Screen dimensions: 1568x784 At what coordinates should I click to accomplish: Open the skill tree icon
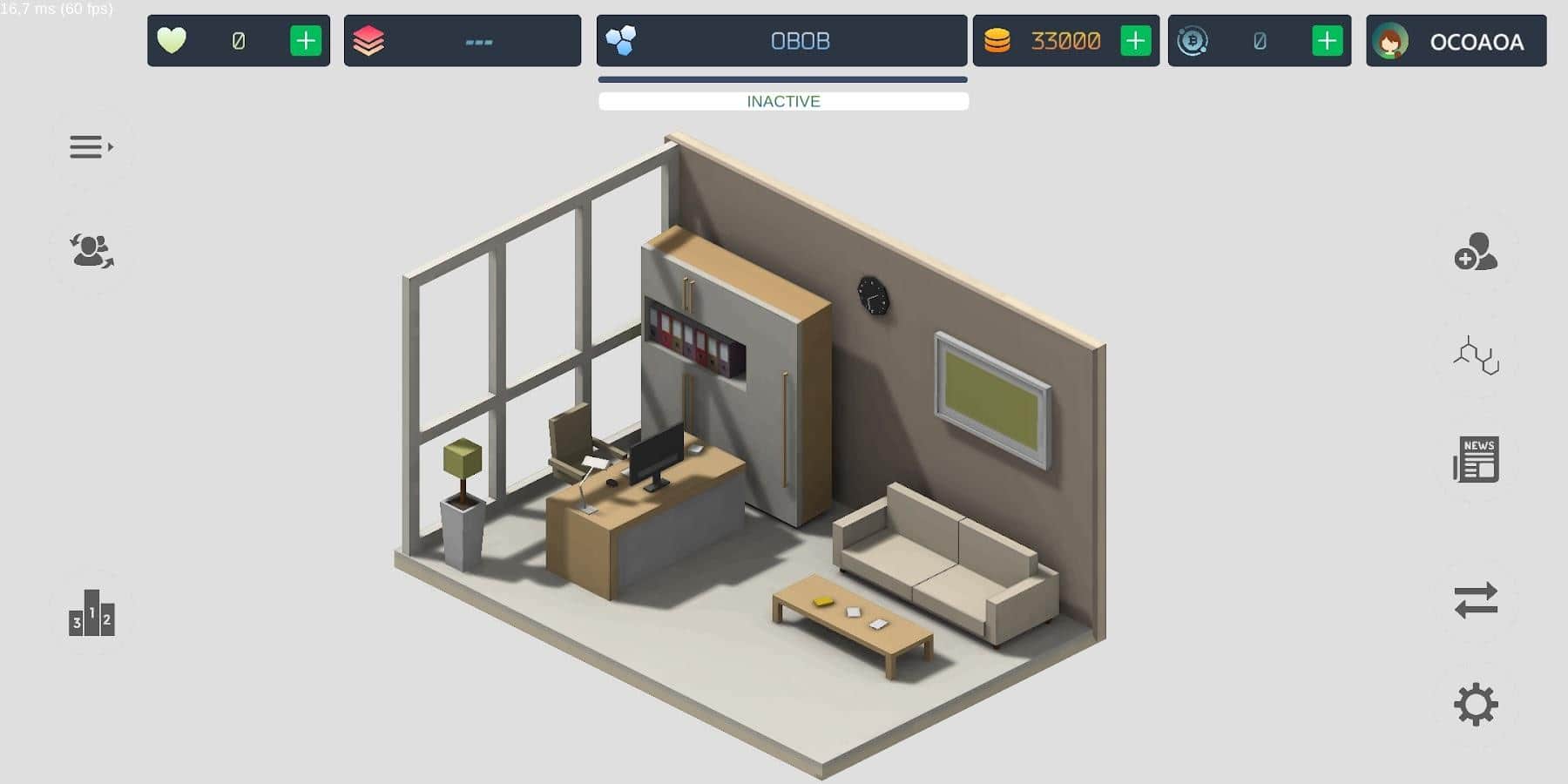pos(1476,355)
